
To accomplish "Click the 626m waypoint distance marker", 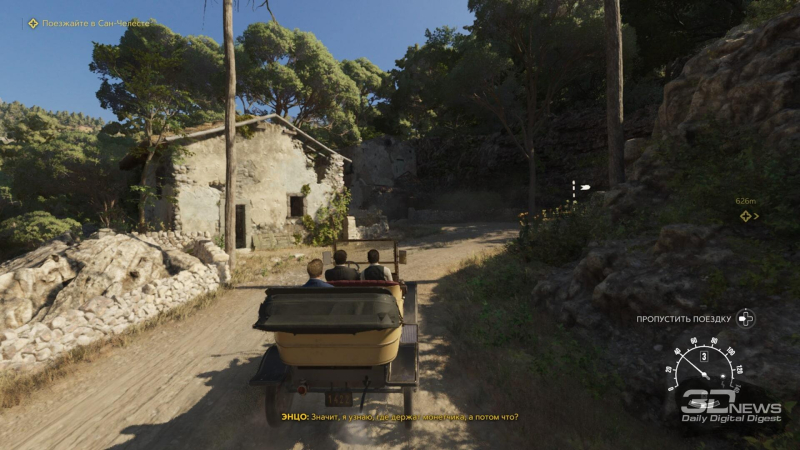I will [746, 208].
